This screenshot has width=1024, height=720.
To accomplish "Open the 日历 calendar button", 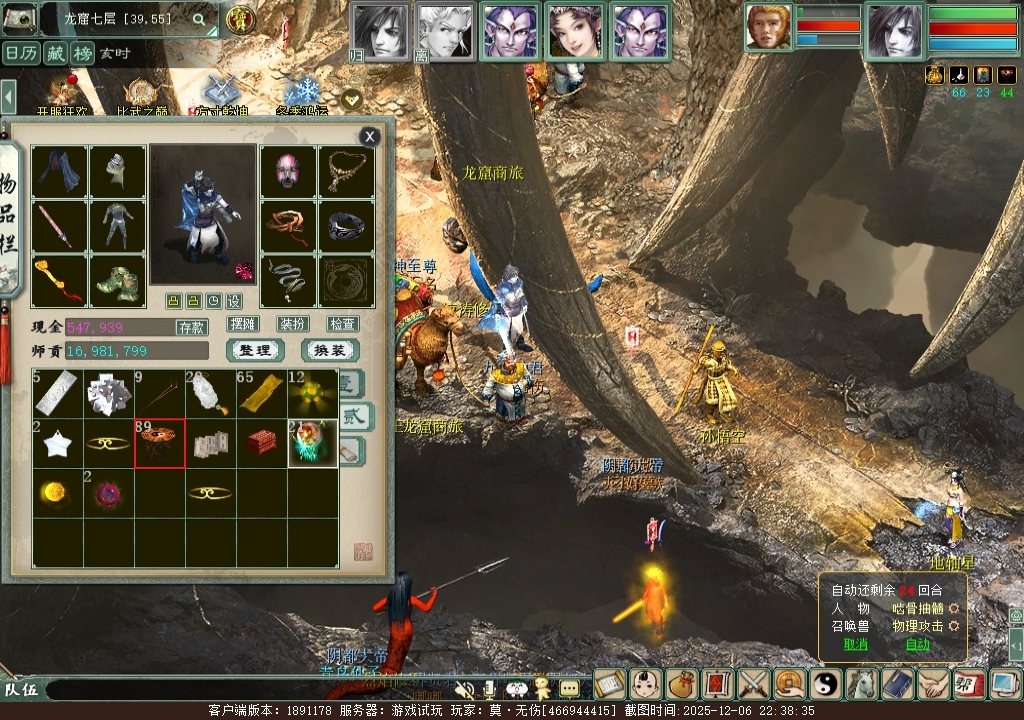I will 21,53.
